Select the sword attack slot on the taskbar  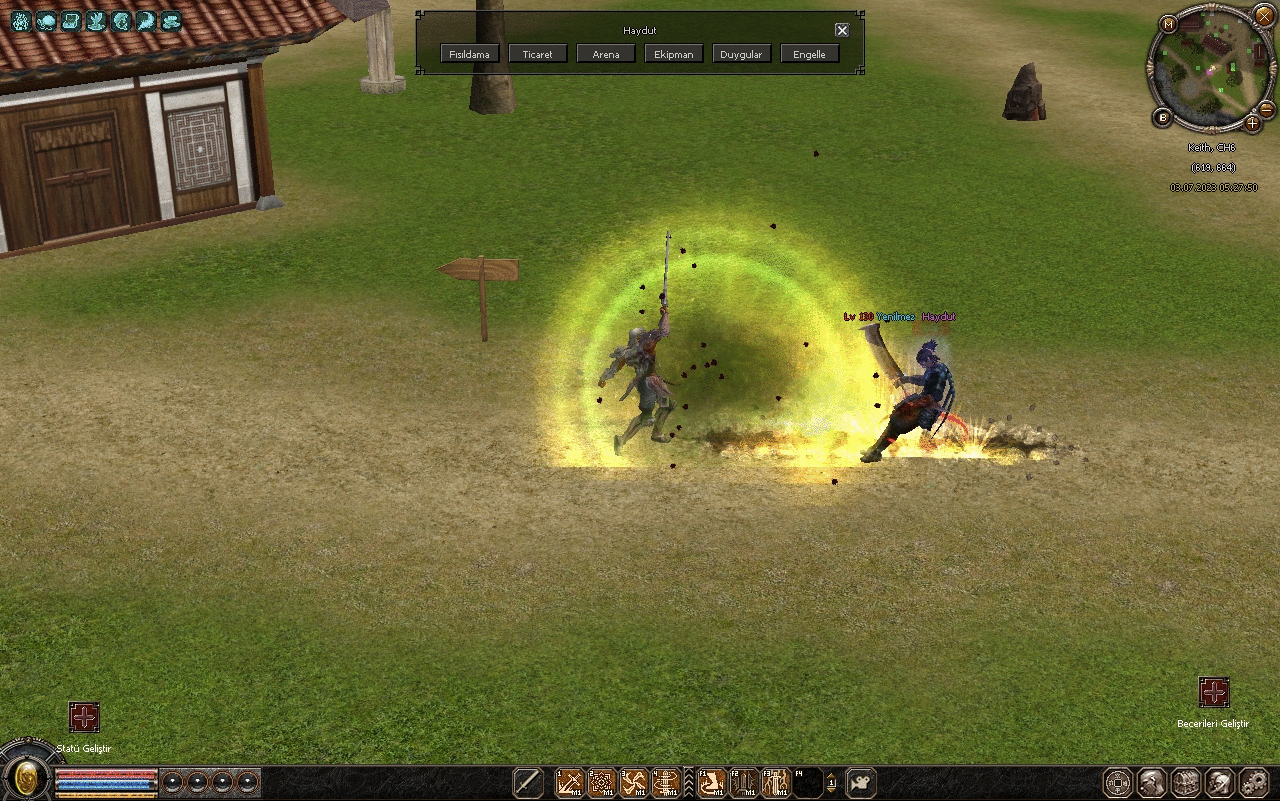pos(528,782)
